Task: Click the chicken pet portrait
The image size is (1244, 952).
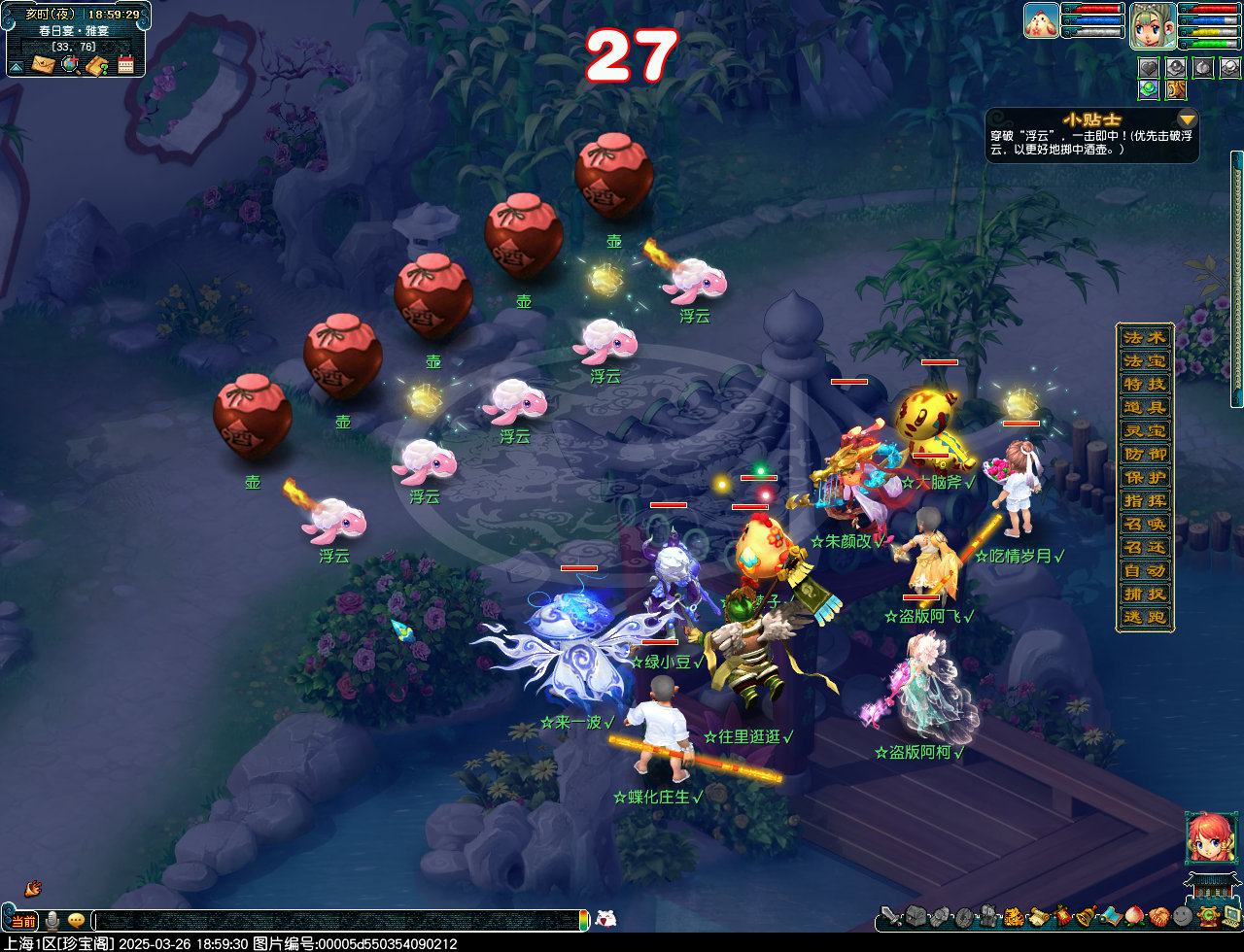Action: click(x=1041, y=20)
